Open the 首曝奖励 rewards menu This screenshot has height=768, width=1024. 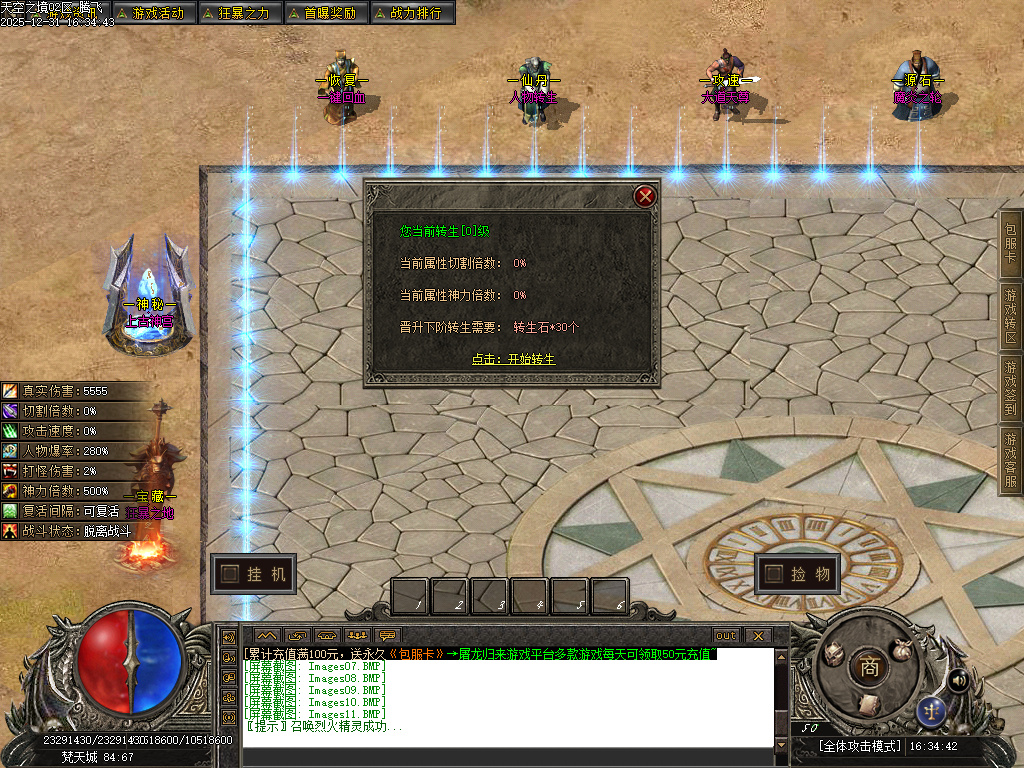[323, 13]
